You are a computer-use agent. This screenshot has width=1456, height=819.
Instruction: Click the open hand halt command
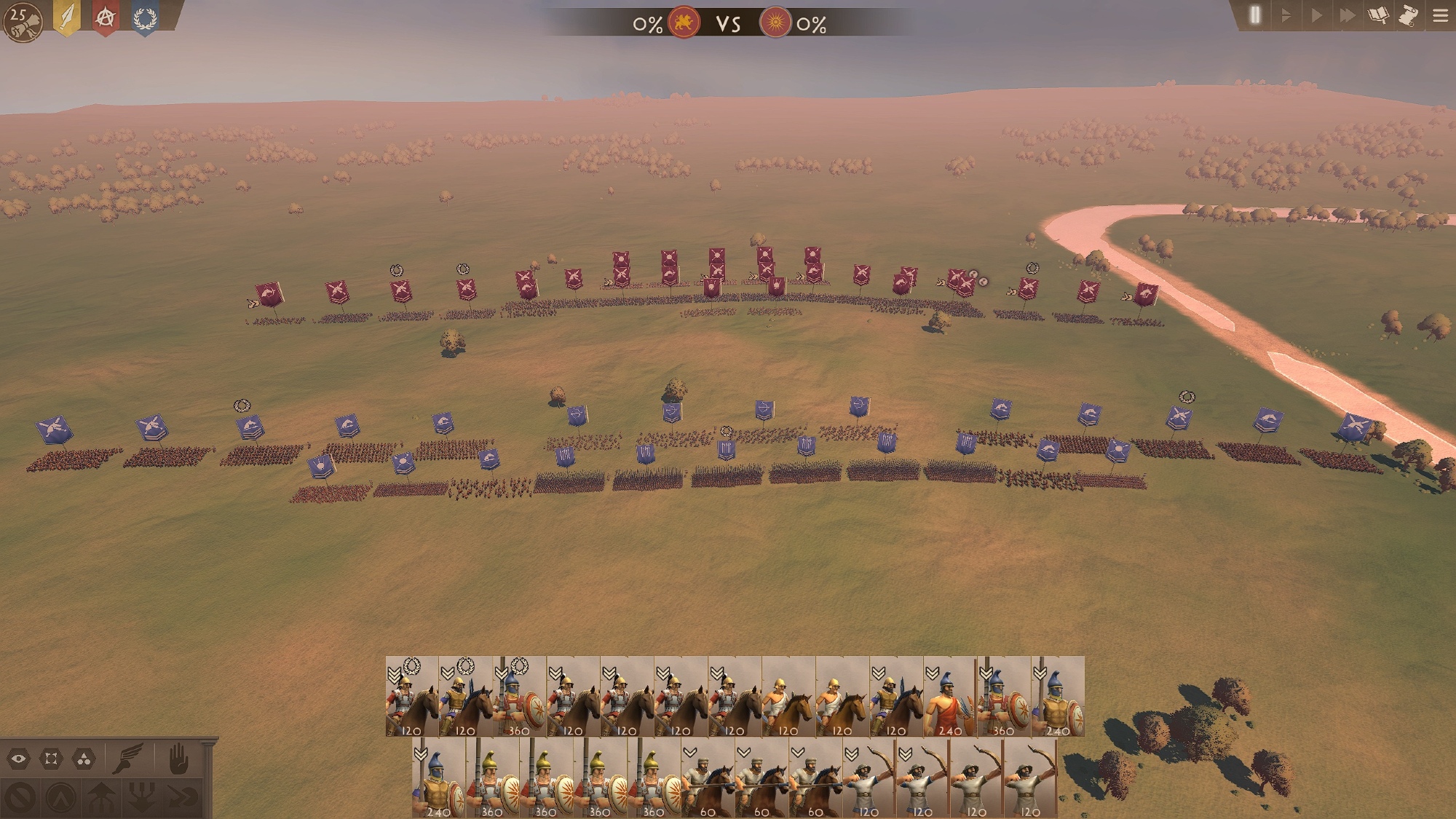(178, 759)
